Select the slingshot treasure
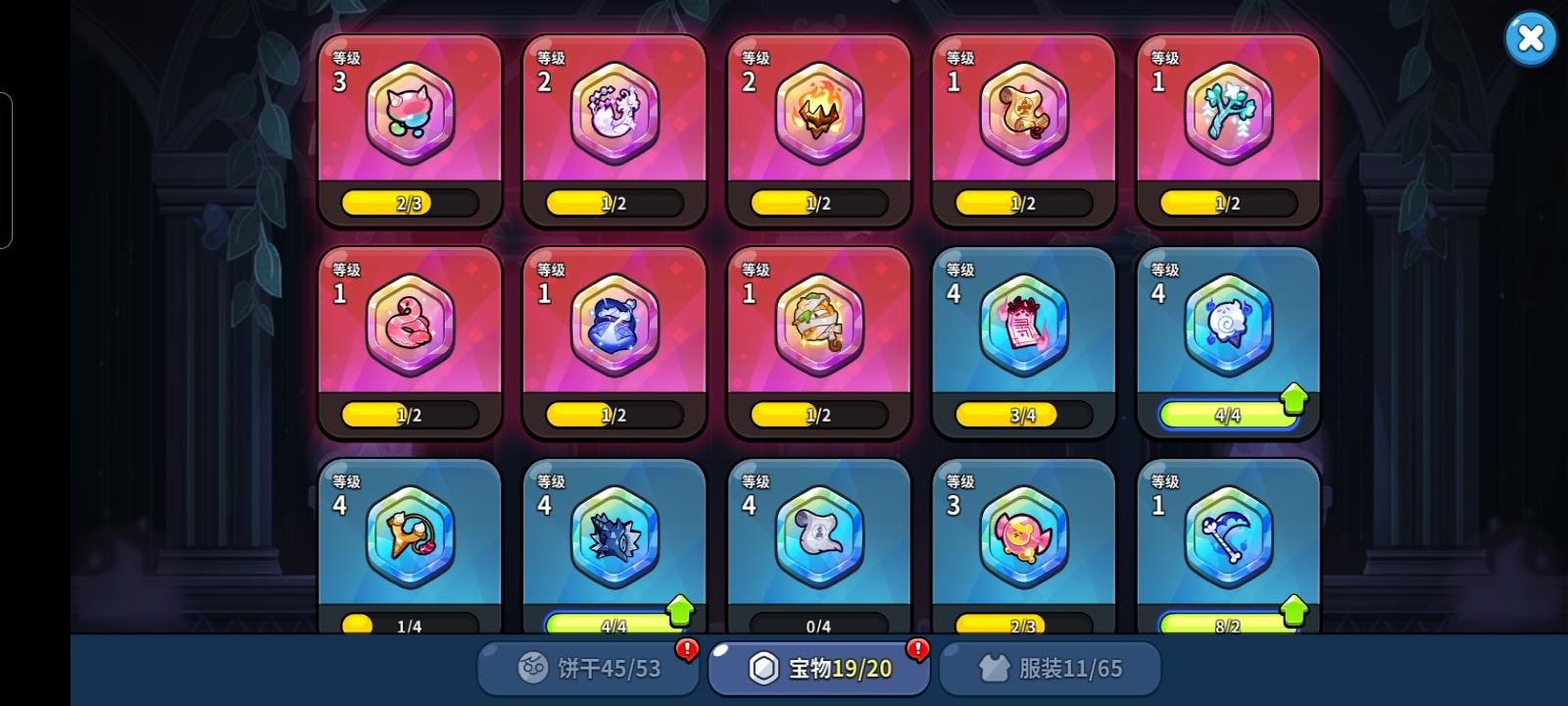 pyautogui.click(x=410, y=536)
